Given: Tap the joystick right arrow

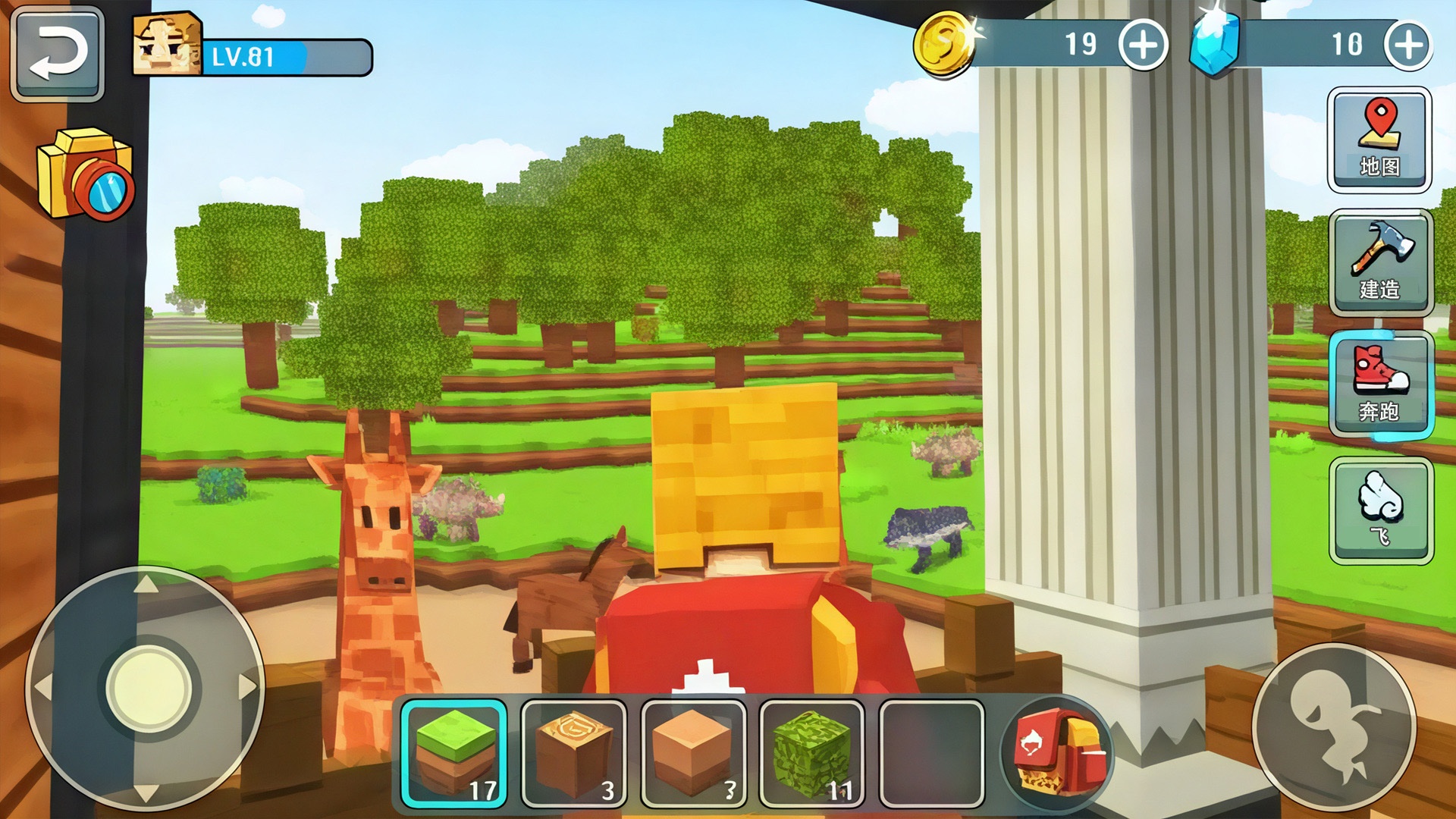Looking at the screenshot, I should tap(246, 687).
